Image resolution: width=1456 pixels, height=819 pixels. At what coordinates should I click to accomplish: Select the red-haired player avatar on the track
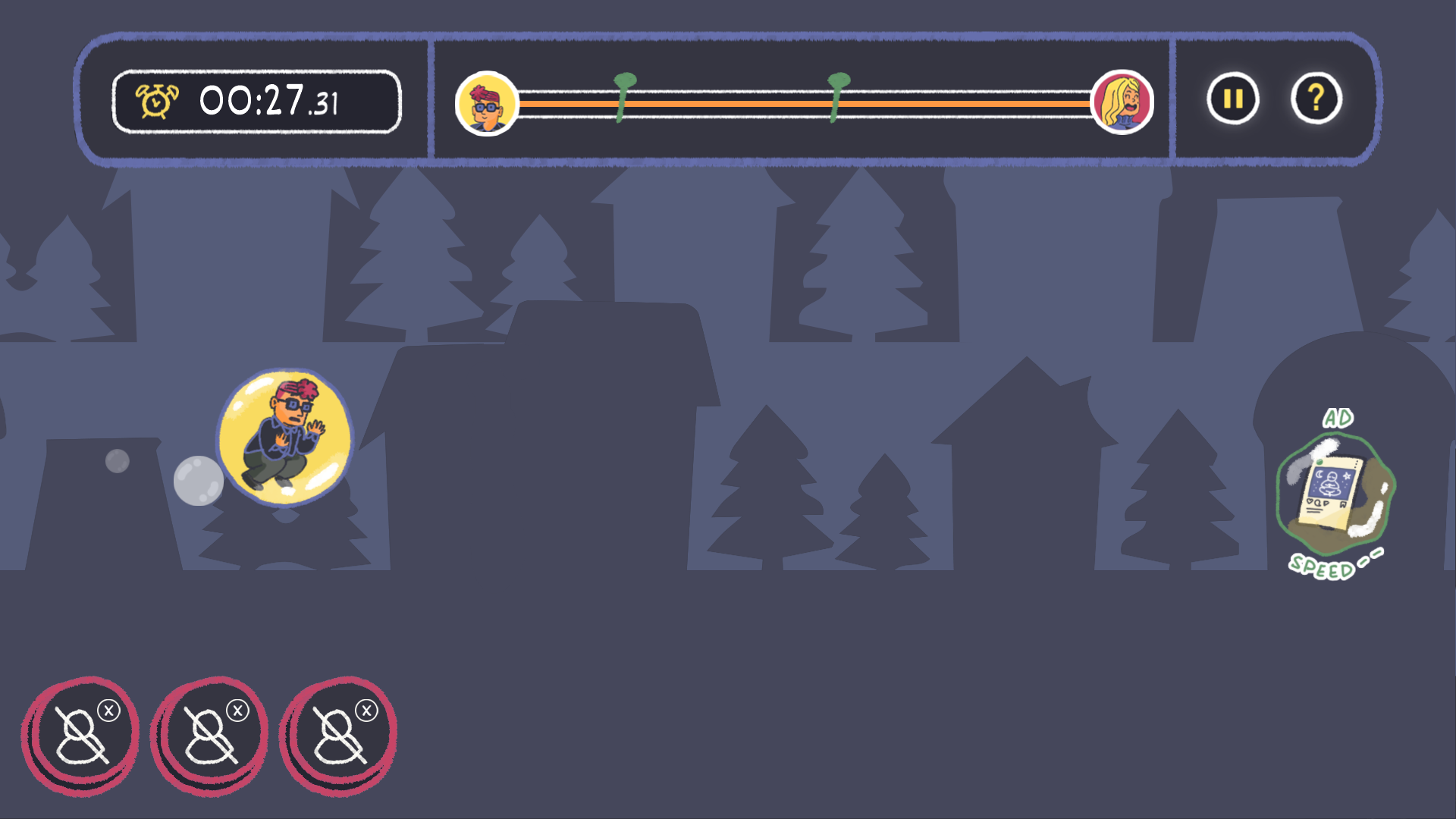485,102
